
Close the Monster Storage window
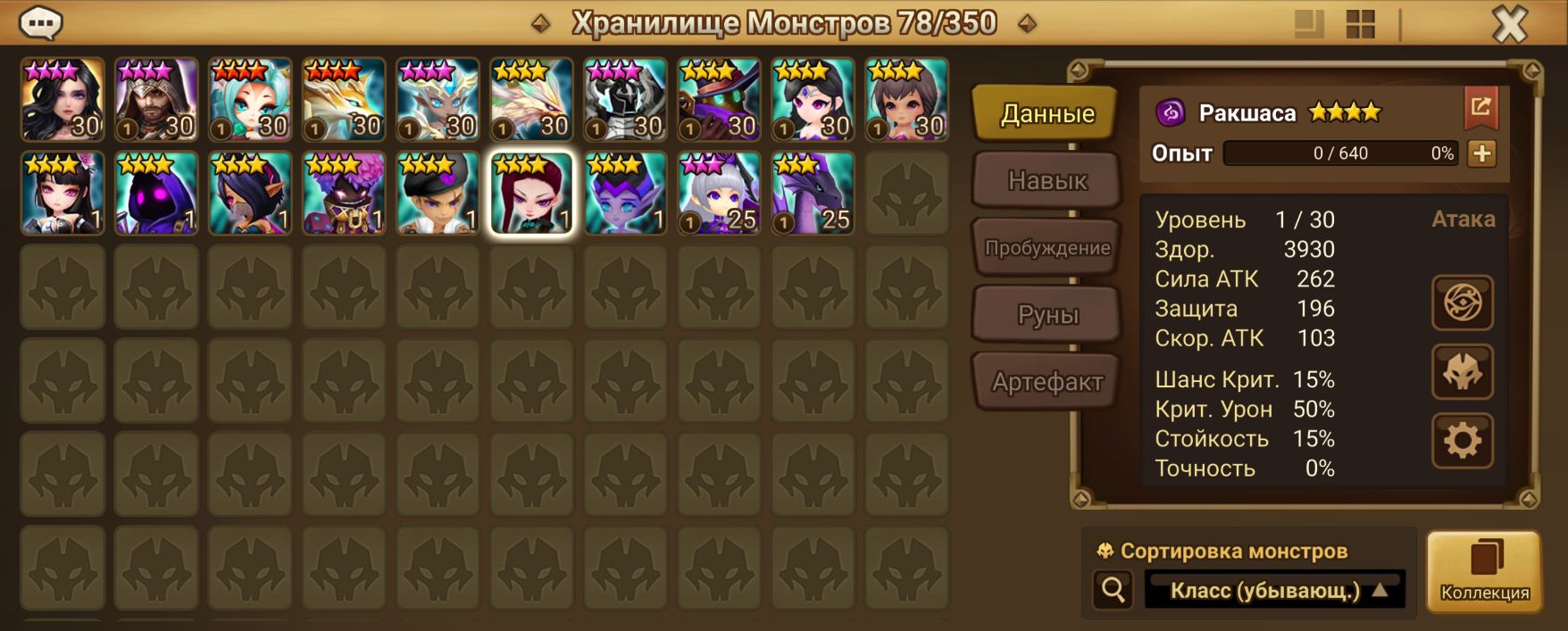coord(1510,24)
